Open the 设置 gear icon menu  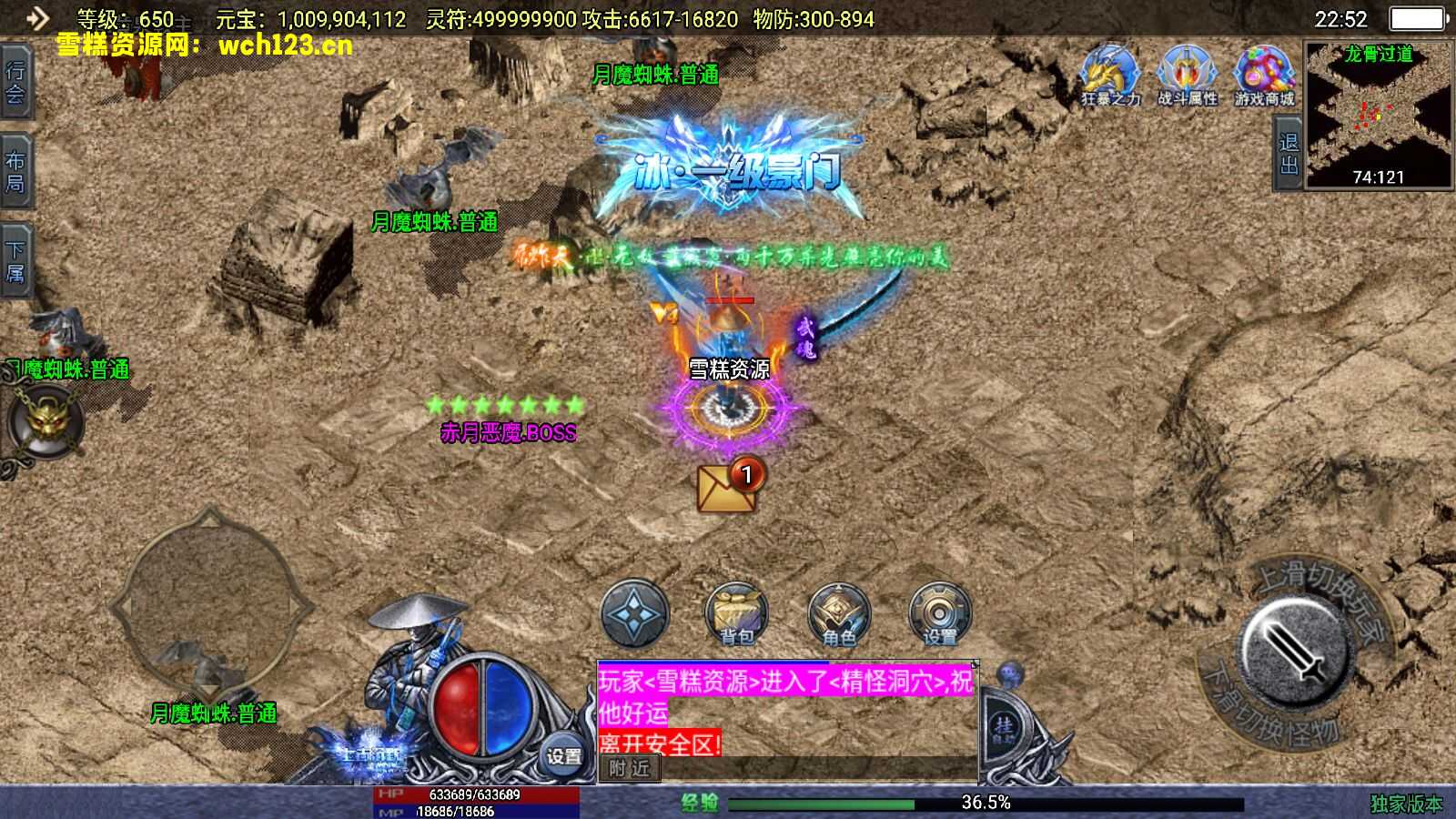[x=940, y=614]
